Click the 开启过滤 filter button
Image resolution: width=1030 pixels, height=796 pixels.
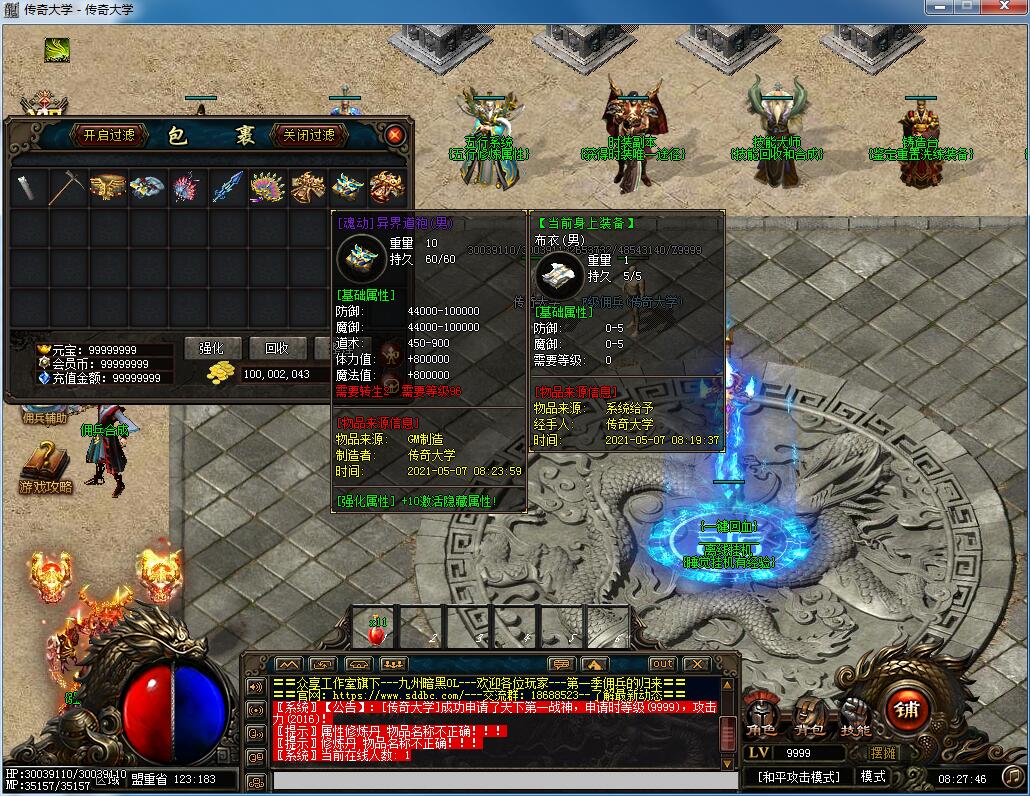click(109, 135)
